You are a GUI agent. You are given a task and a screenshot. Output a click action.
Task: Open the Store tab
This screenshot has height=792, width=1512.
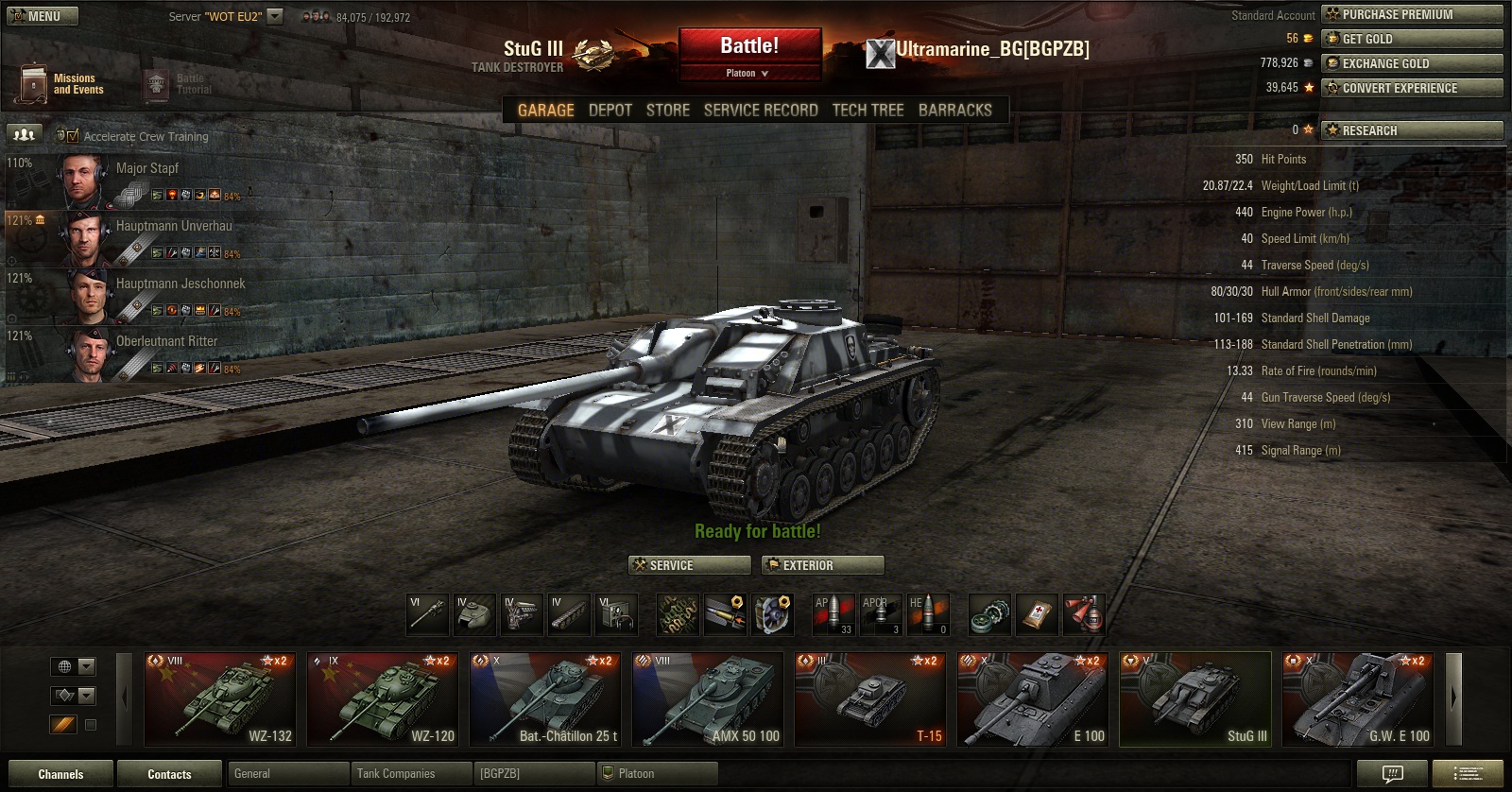[x=667, y=110]
